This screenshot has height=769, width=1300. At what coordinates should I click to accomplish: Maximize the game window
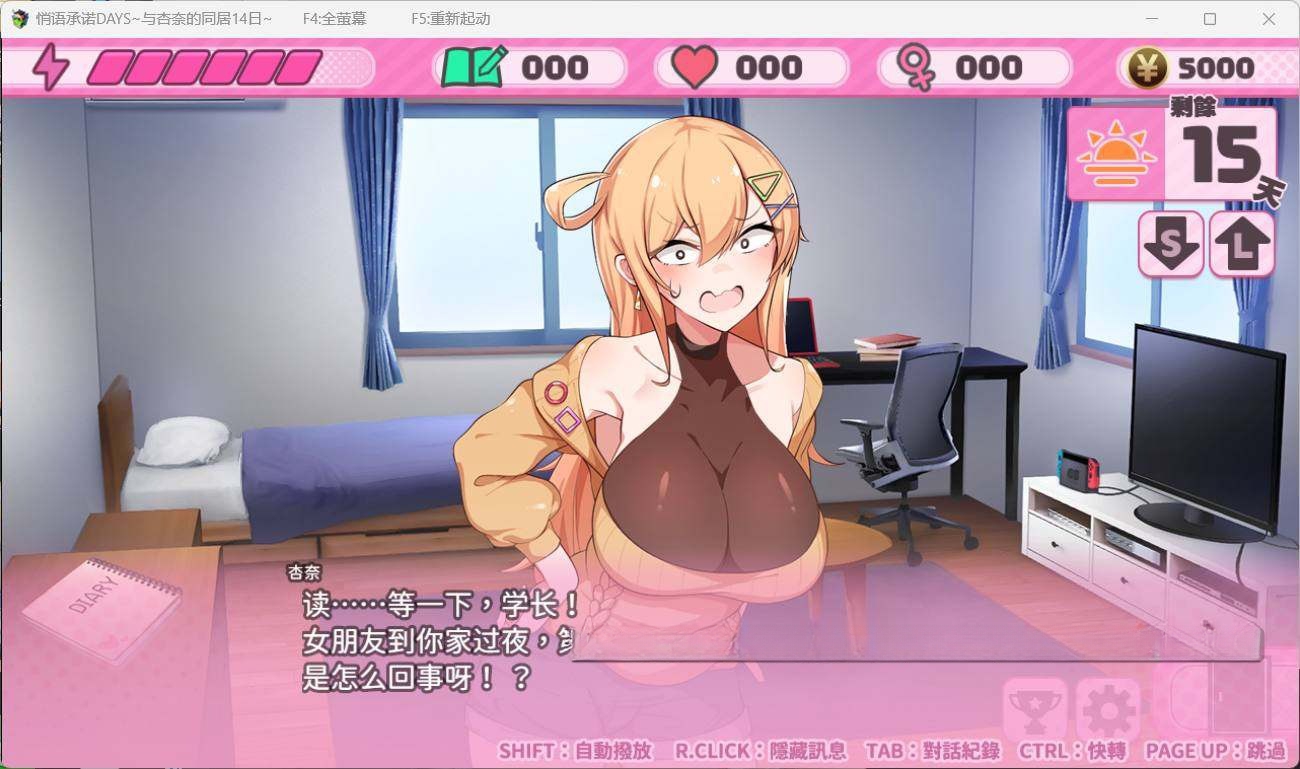1210,19
